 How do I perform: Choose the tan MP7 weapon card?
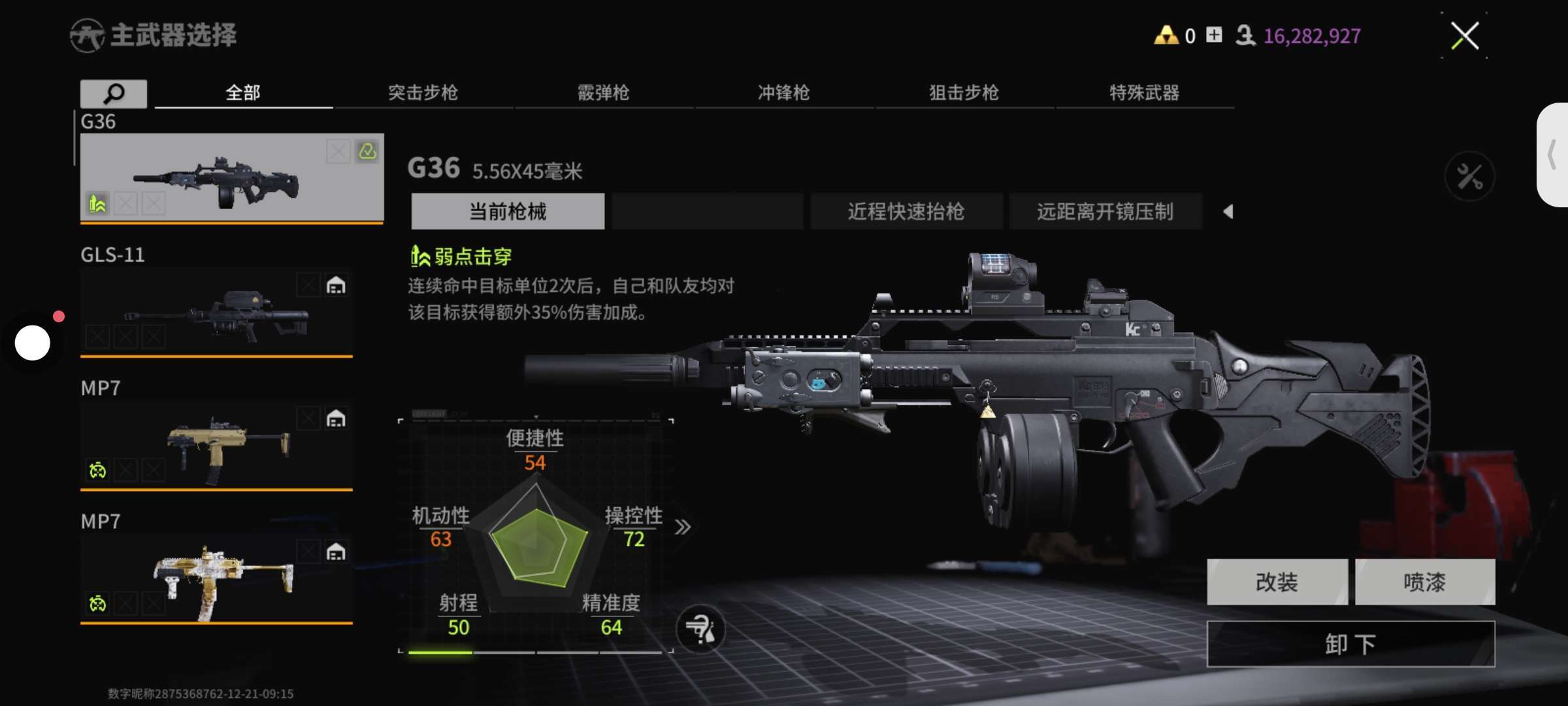pyautogui.click(x=216, y=445)
